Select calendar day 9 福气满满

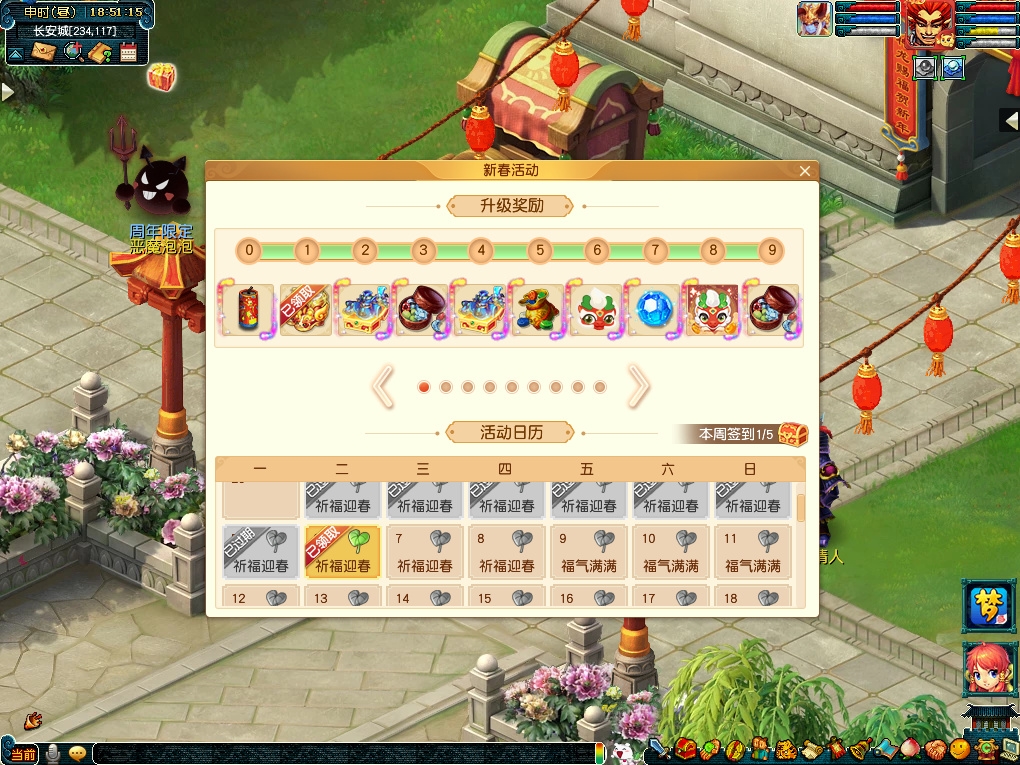pos(588,552)
